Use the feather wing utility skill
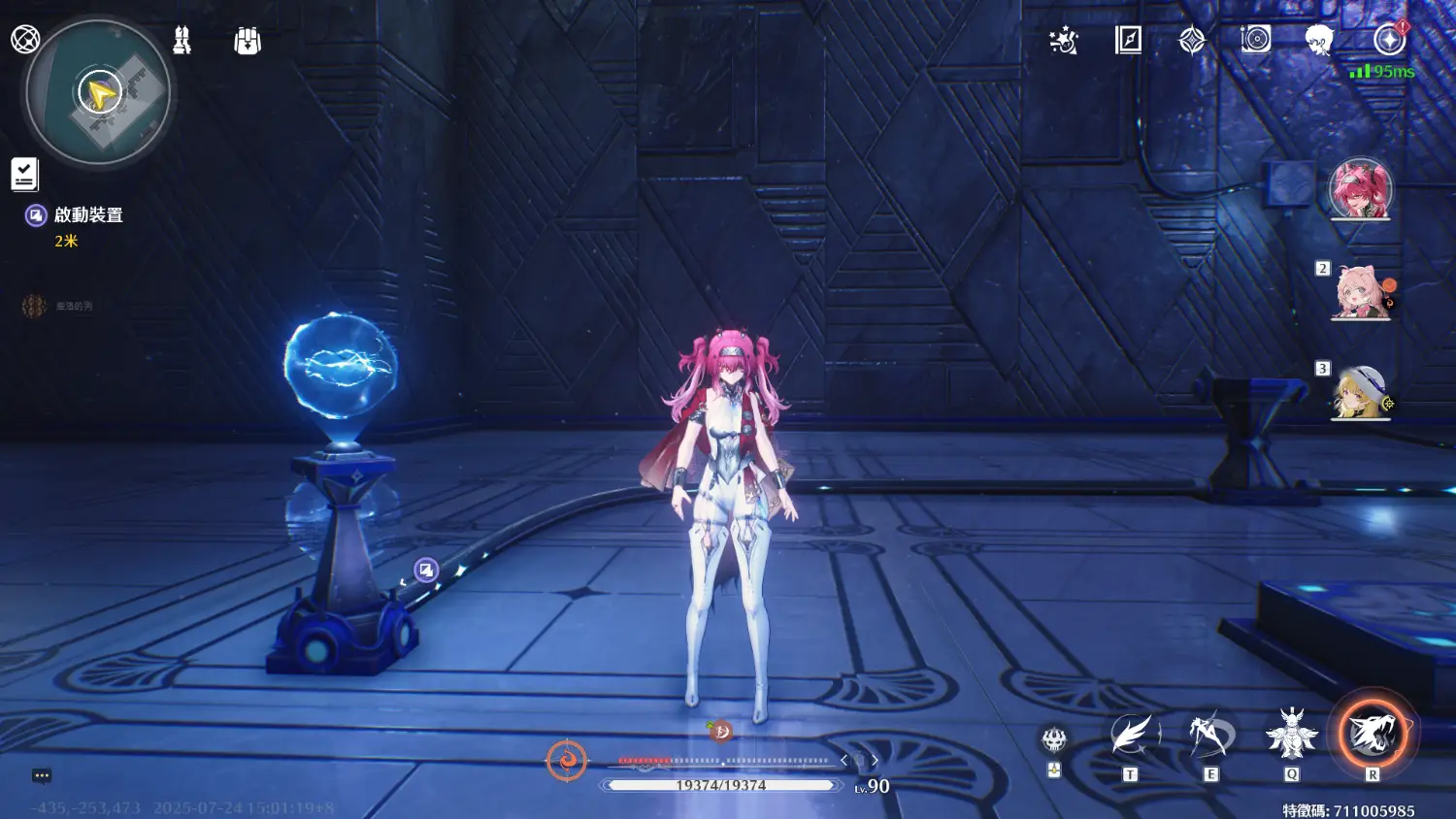Screen dimensions: 1456x819 (1131, 736)
